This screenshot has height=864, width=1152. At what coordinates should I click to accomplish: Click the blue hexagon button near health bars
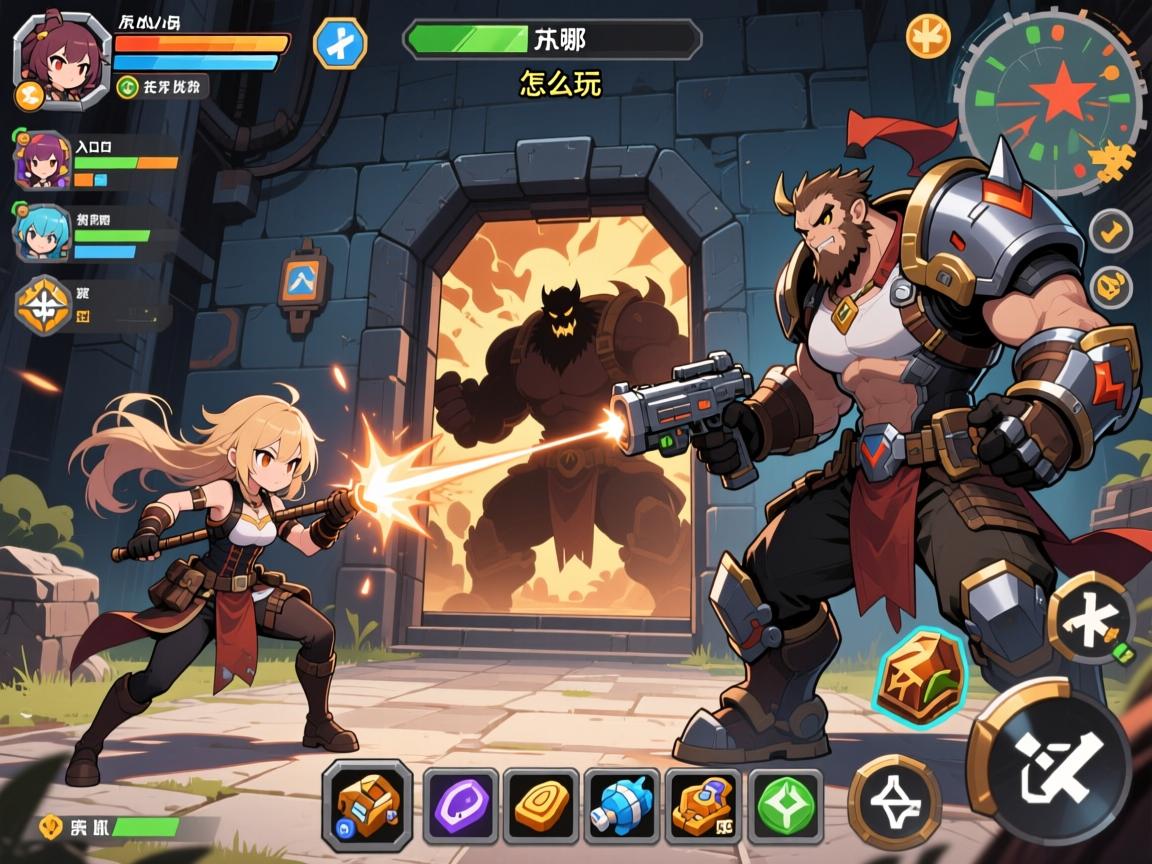tap(340, 44)
